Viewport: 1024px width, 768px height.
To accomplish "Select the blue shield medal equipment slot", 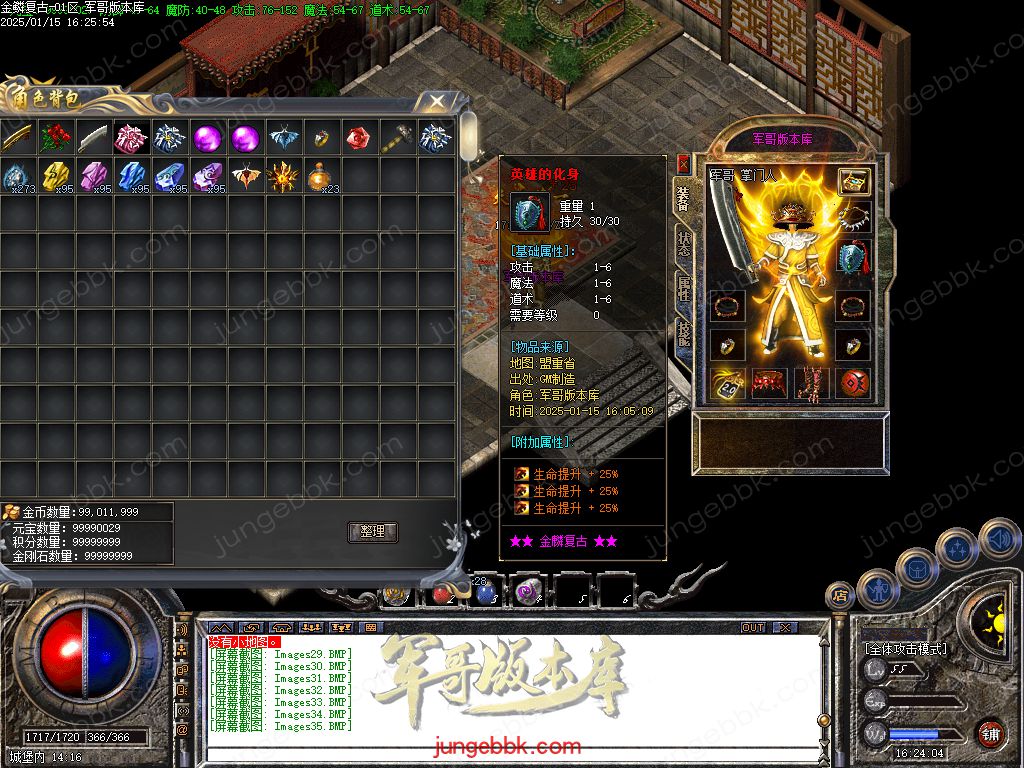I will pos(854,256).
